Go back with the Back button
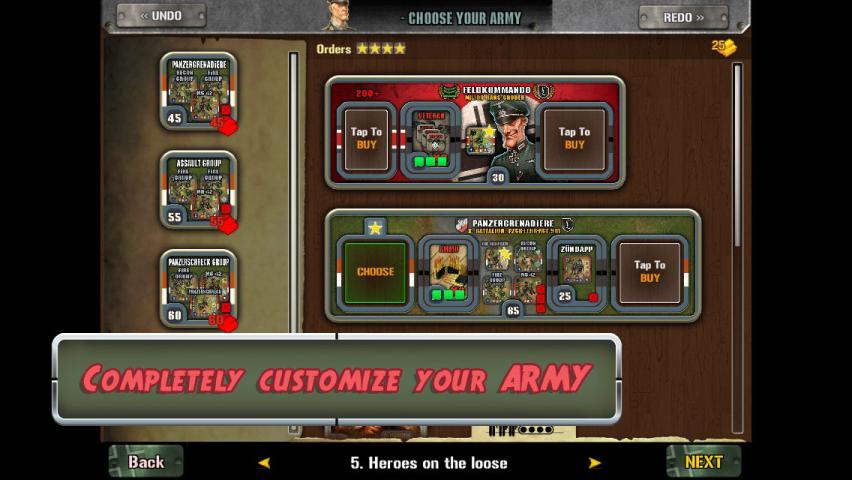The height and width of the screenshot is (480, 852). (146, 461)
